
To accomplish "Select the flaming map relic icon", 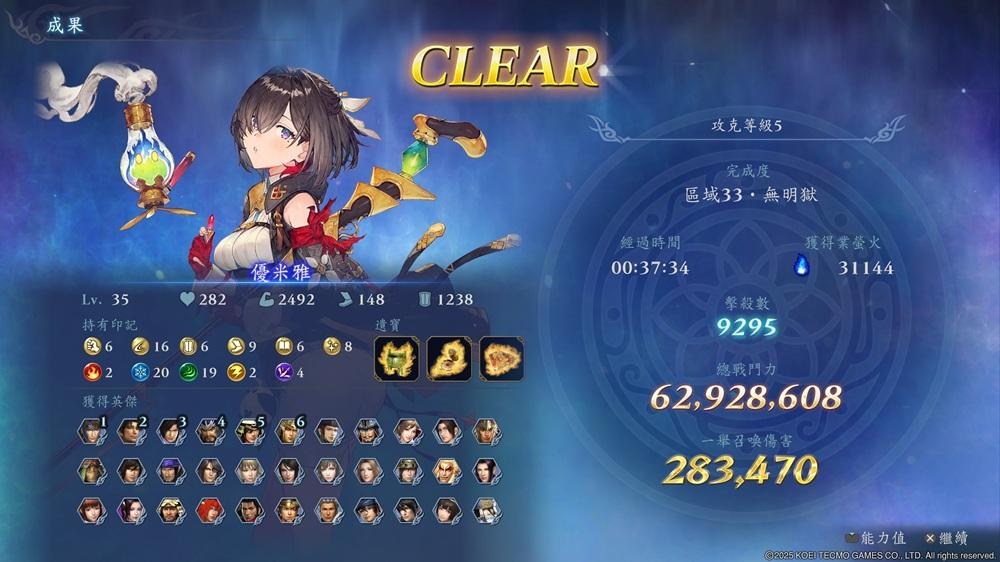I will (x=501, y=358).
